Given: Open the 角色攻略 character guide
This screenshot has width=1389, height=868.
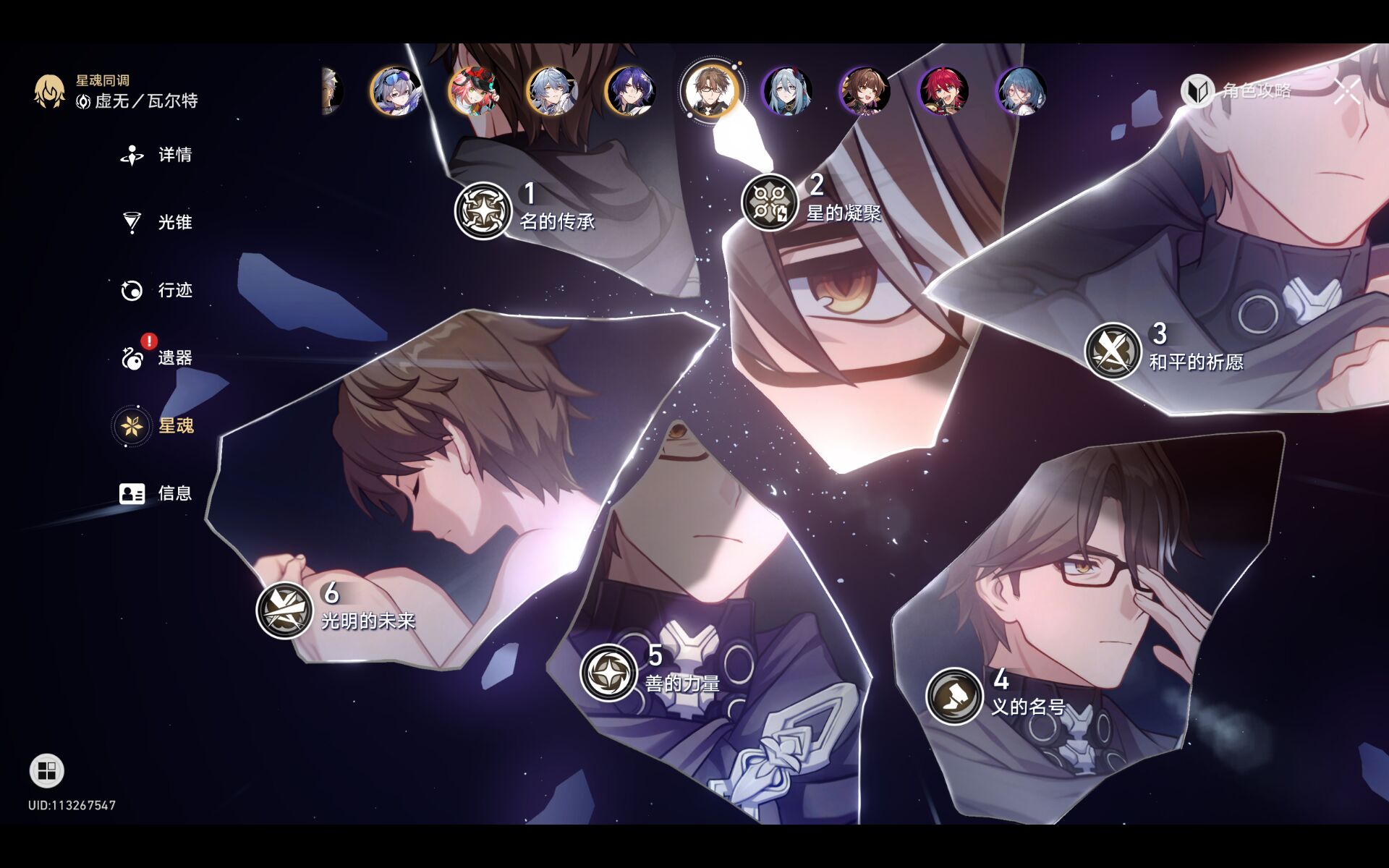Looking at the screenshot, I should pyautogui.click(x=1238, y=90).
